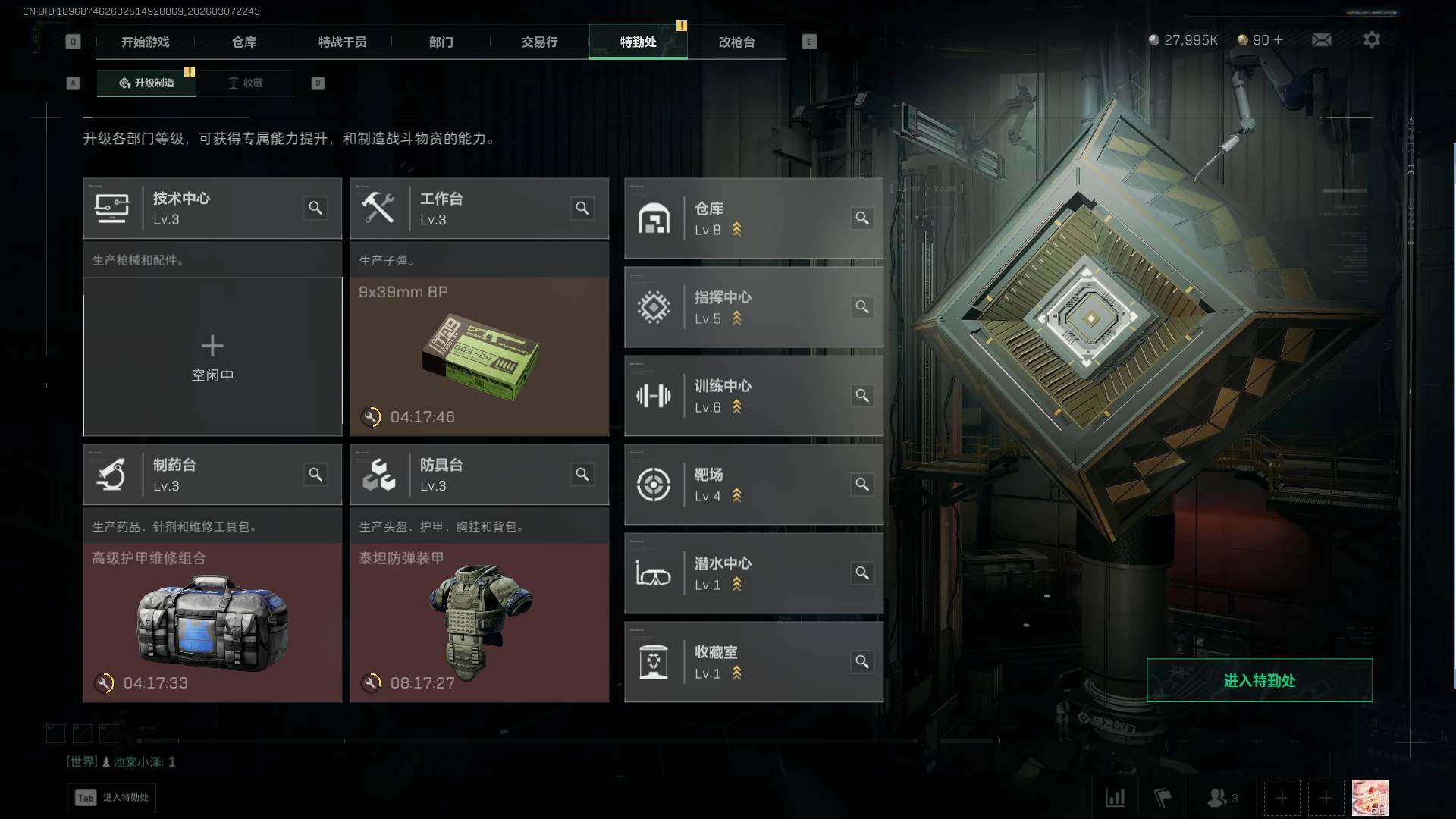Select the 泰坦防弹装甲 production slot
Image resolution: width=1456 pixels, height=819 pixels.
pyautogui.click(x=479, y=623)
